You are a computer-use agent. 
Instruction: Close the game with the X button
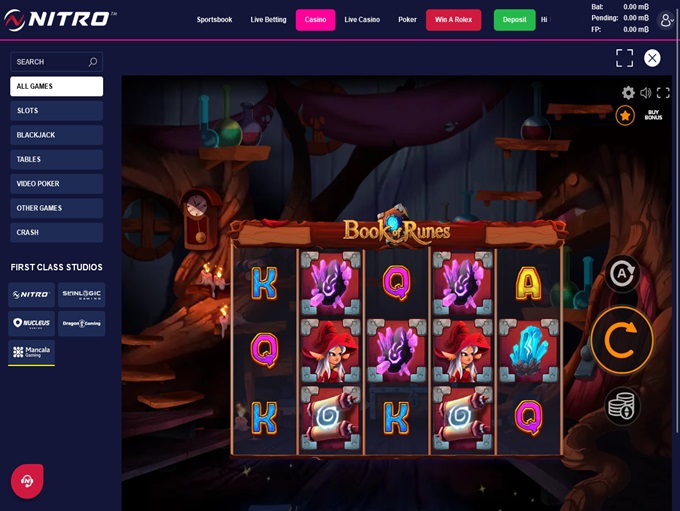652,58
